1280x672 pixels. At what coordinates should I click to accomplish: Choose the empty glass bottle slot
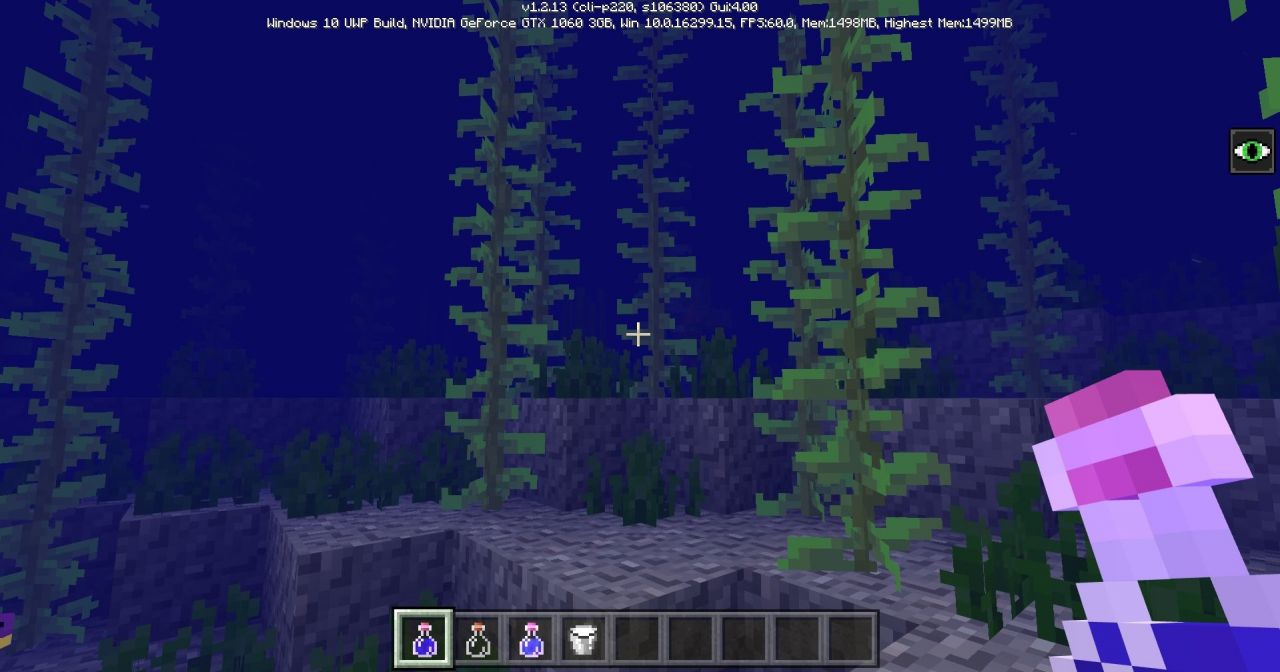[478, 638]
